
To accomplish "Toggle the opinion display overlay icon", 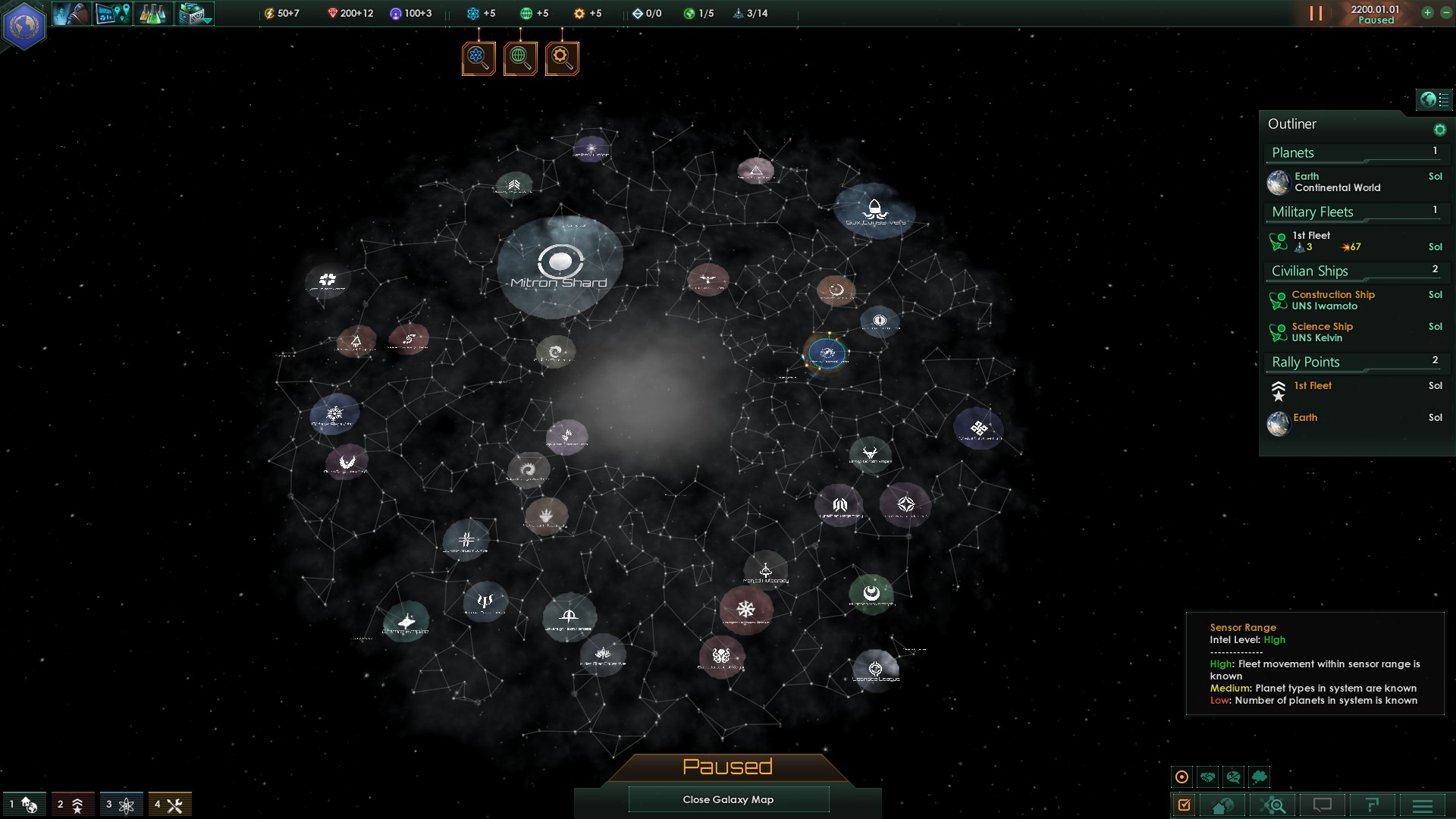I will click(1234, 776).
